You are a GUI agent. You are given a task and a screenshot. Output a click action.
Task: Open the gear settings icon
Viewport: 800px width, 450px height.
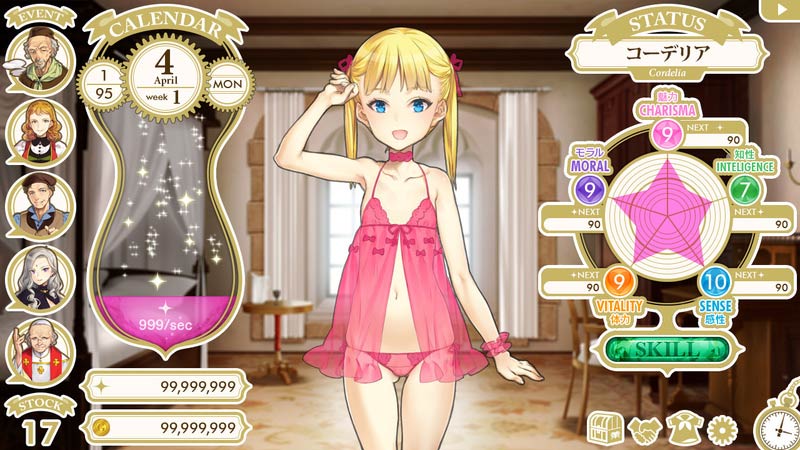(721, 429)
